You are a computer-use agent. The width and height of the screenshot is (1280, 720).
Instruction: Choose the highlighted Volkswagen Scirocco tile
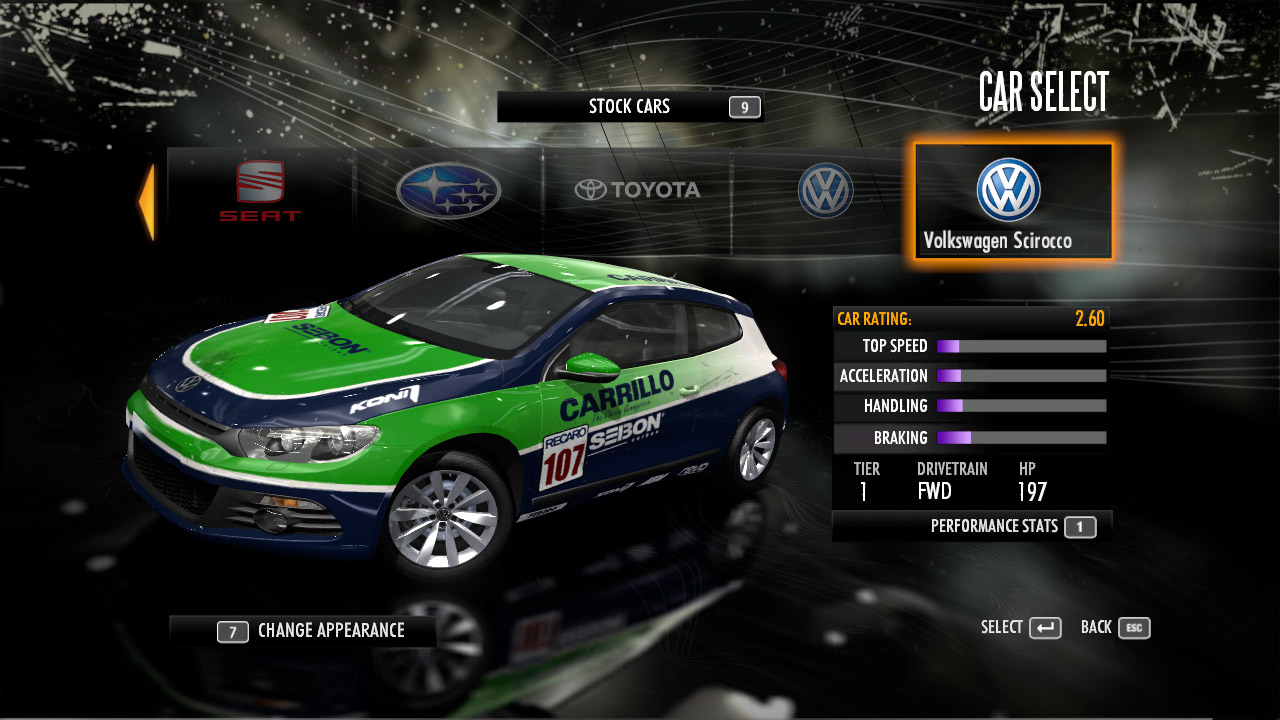pyautogui.click(x=1012, y=201)
